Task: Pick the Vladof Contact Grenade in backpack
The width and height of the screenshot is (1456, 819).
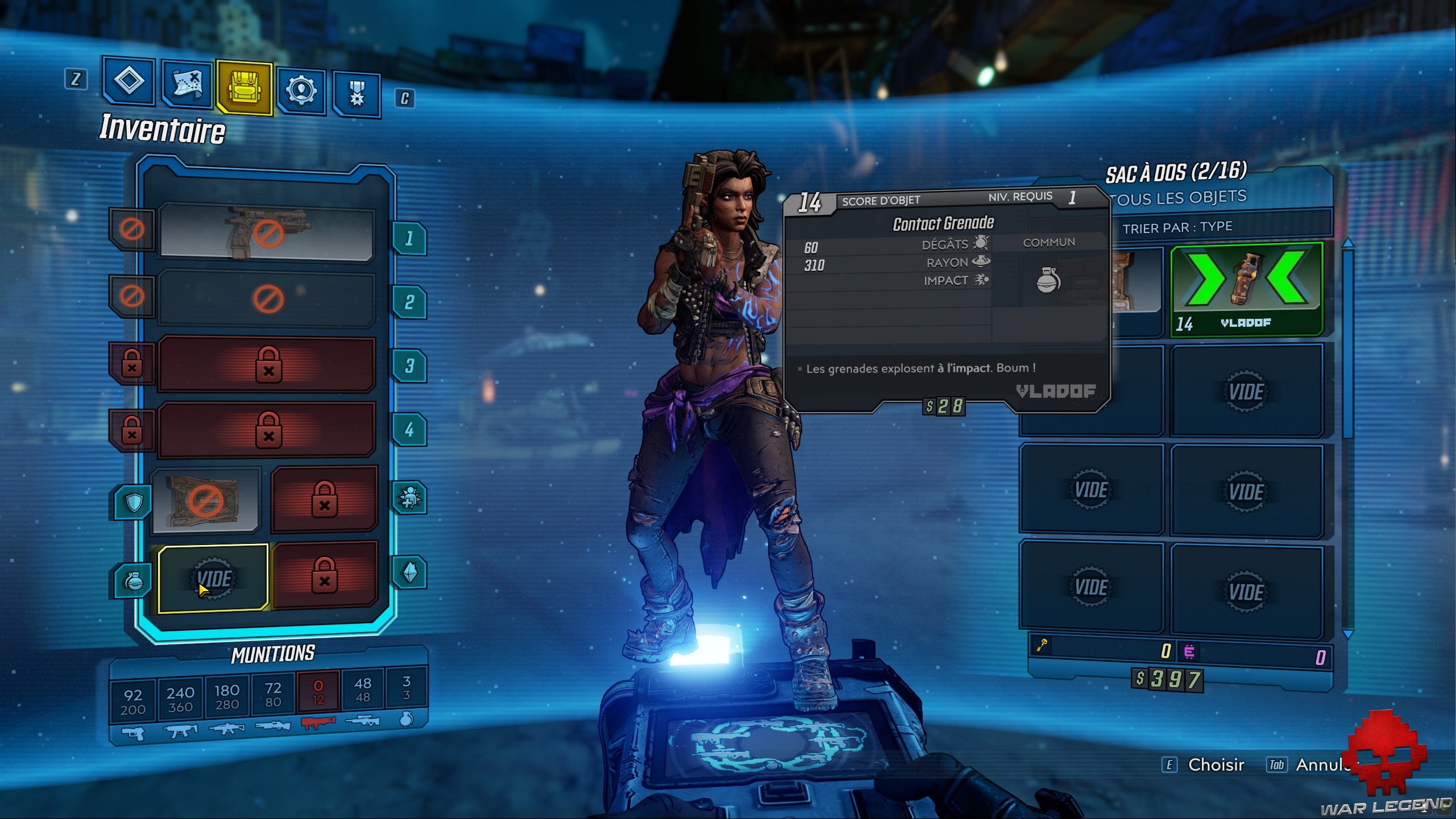Action: 1246,289
